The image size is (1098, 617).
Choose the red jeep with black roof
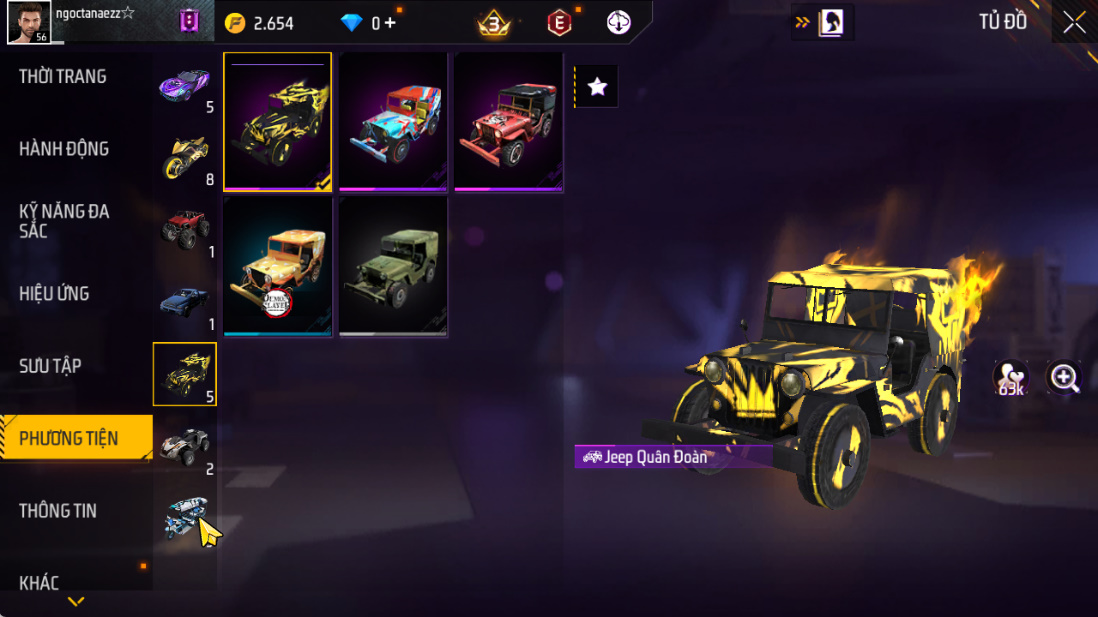pyautogui.click(x=508, y=121)
